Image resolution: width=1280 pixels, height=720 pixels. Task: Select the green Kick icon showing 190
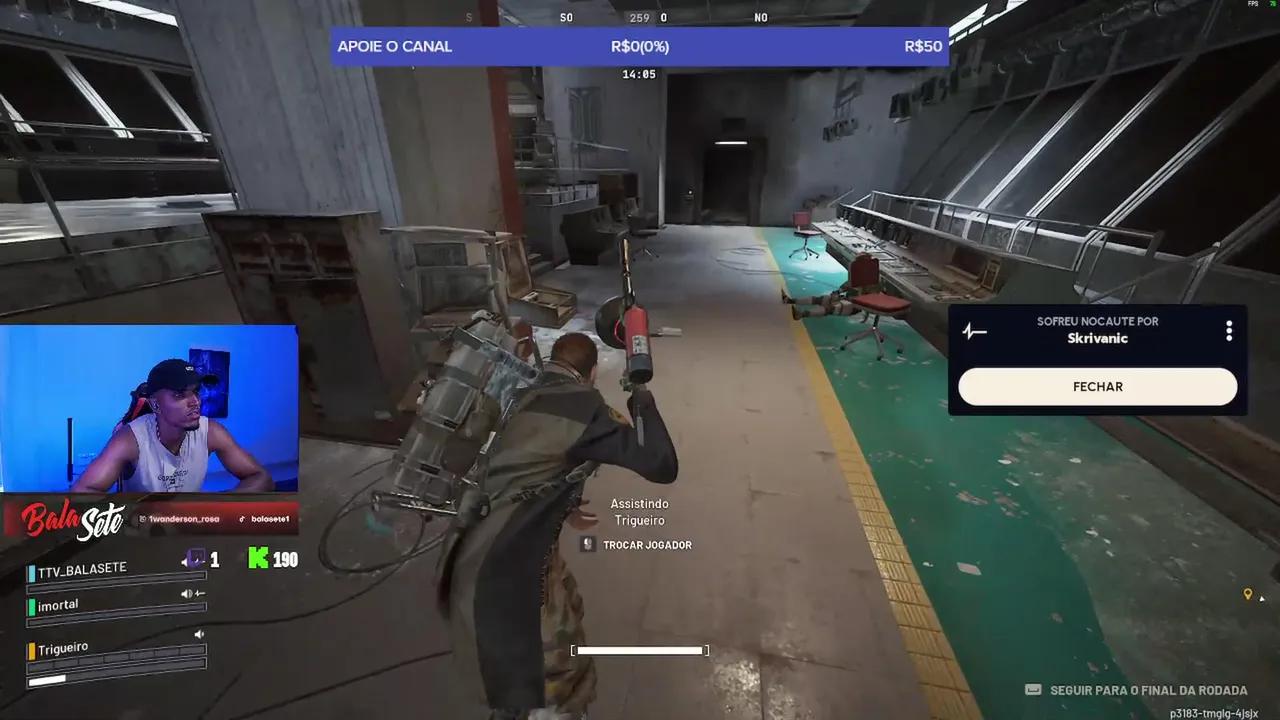pyautogui.click(x=260, y=557)
